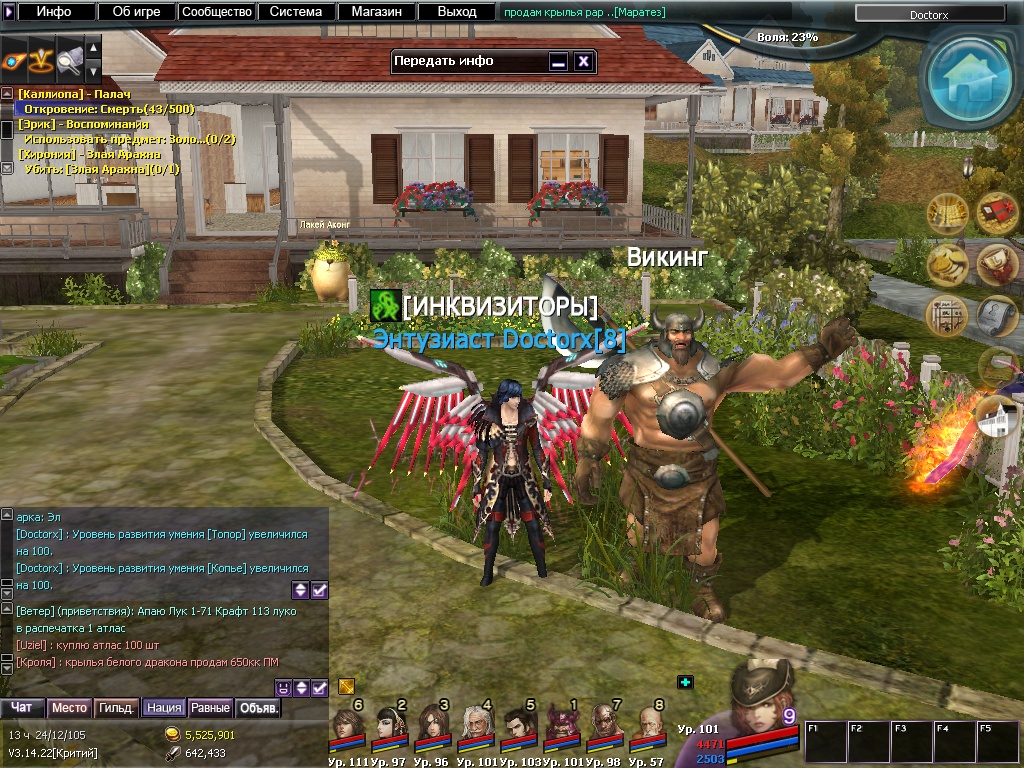
Task: Open the Система menu
Action: coord(296,12)
